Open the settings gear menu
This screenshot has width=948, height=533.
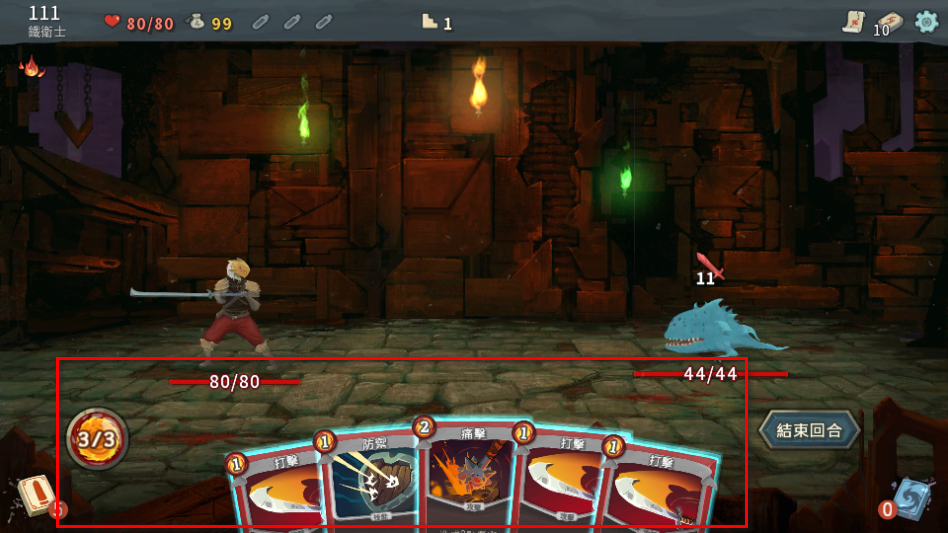click(927, 21)
